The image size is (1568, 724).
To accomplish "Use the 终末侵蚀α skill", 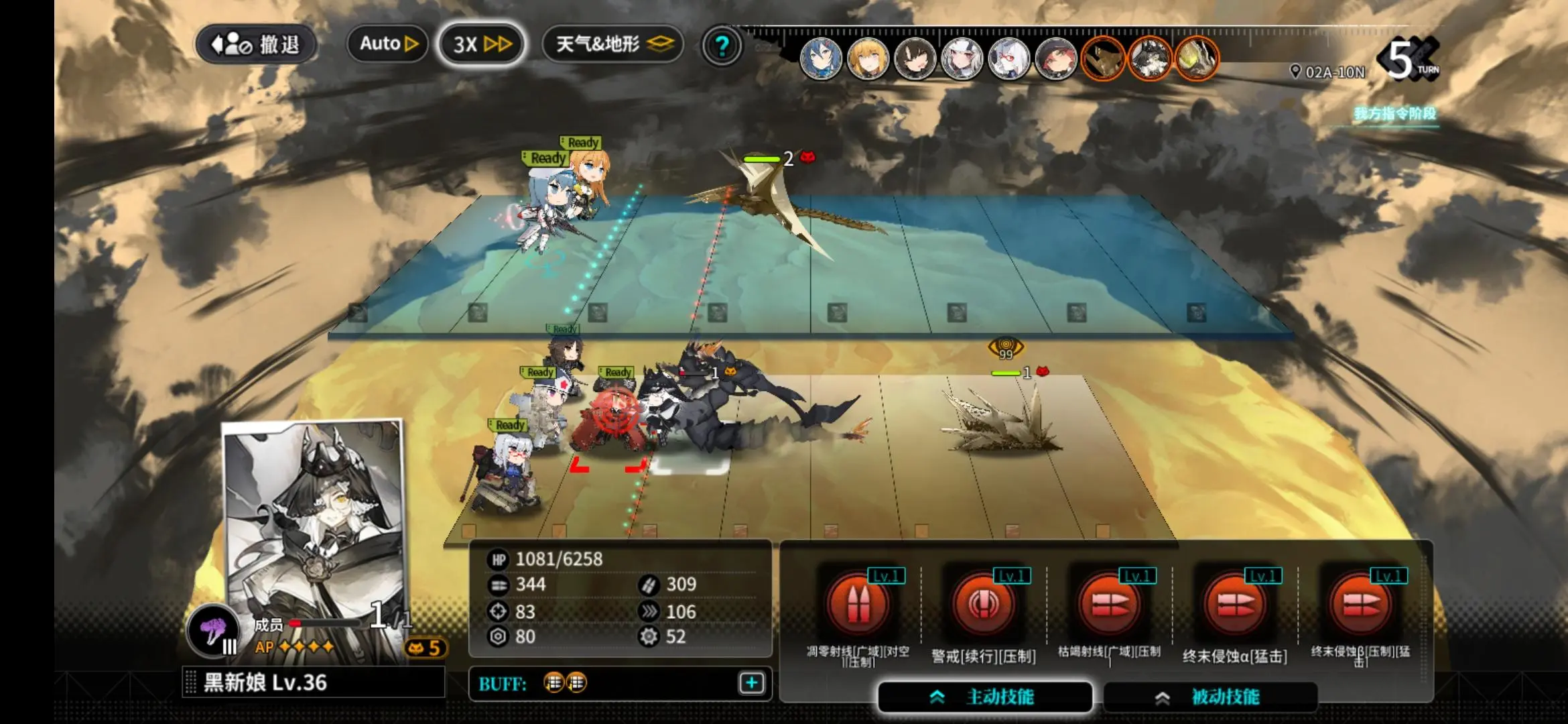I will [x=1235, y=605].
